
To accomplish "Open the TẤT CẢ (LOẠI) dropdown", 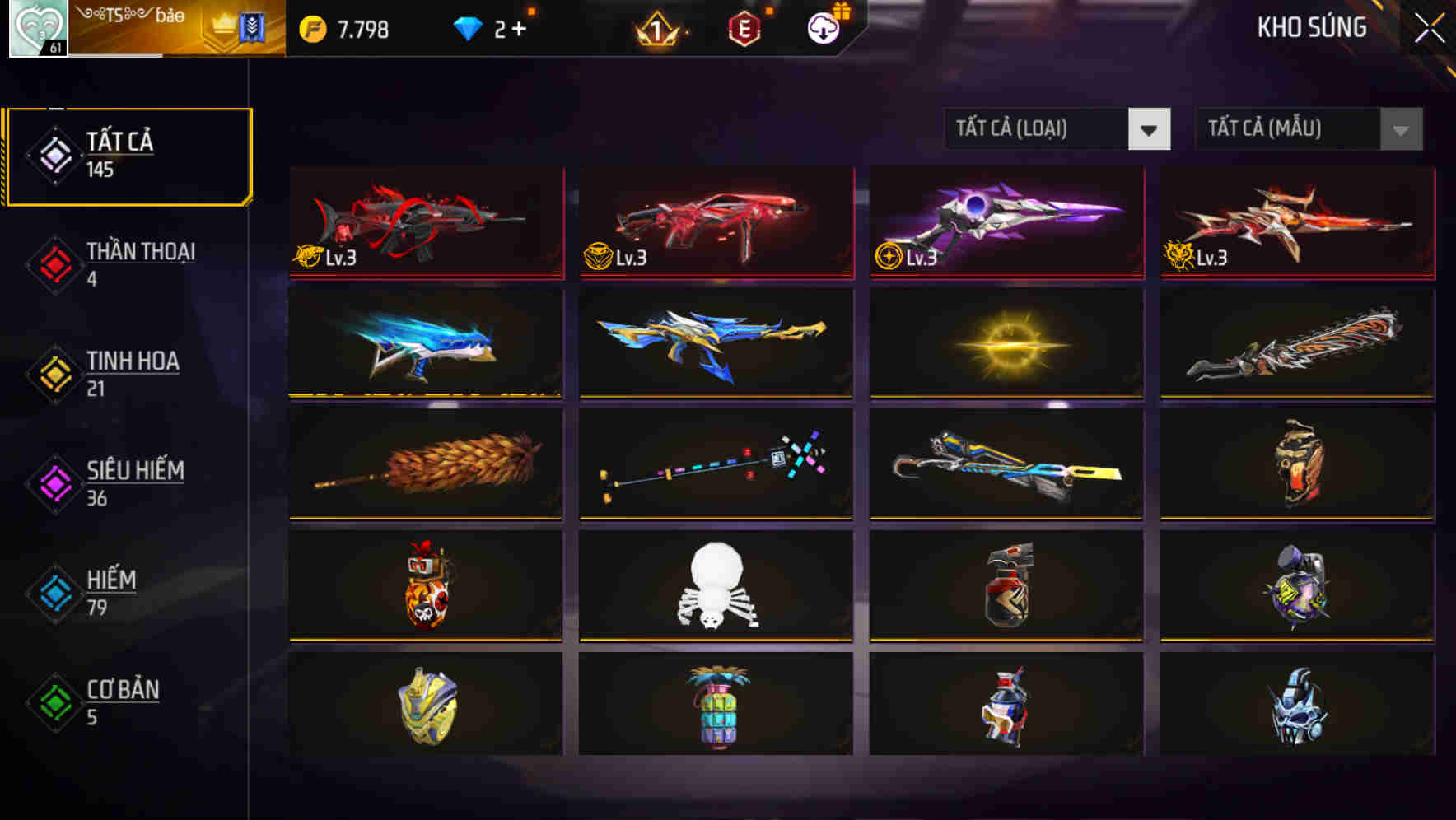I will tap(1058, 128).
